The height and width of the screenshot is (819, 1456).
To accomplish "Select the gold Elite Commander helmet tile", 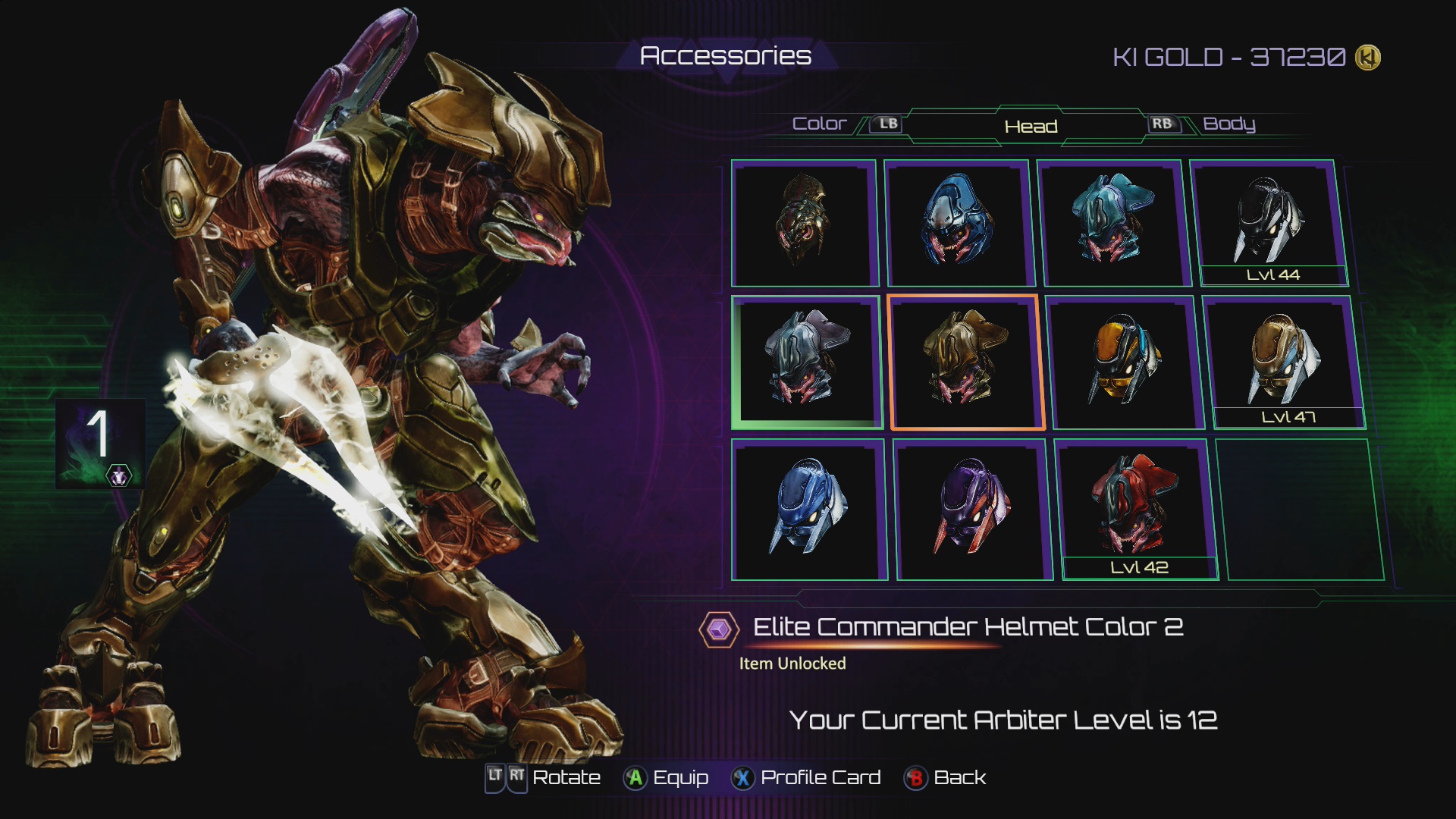I will coord(965,362).
